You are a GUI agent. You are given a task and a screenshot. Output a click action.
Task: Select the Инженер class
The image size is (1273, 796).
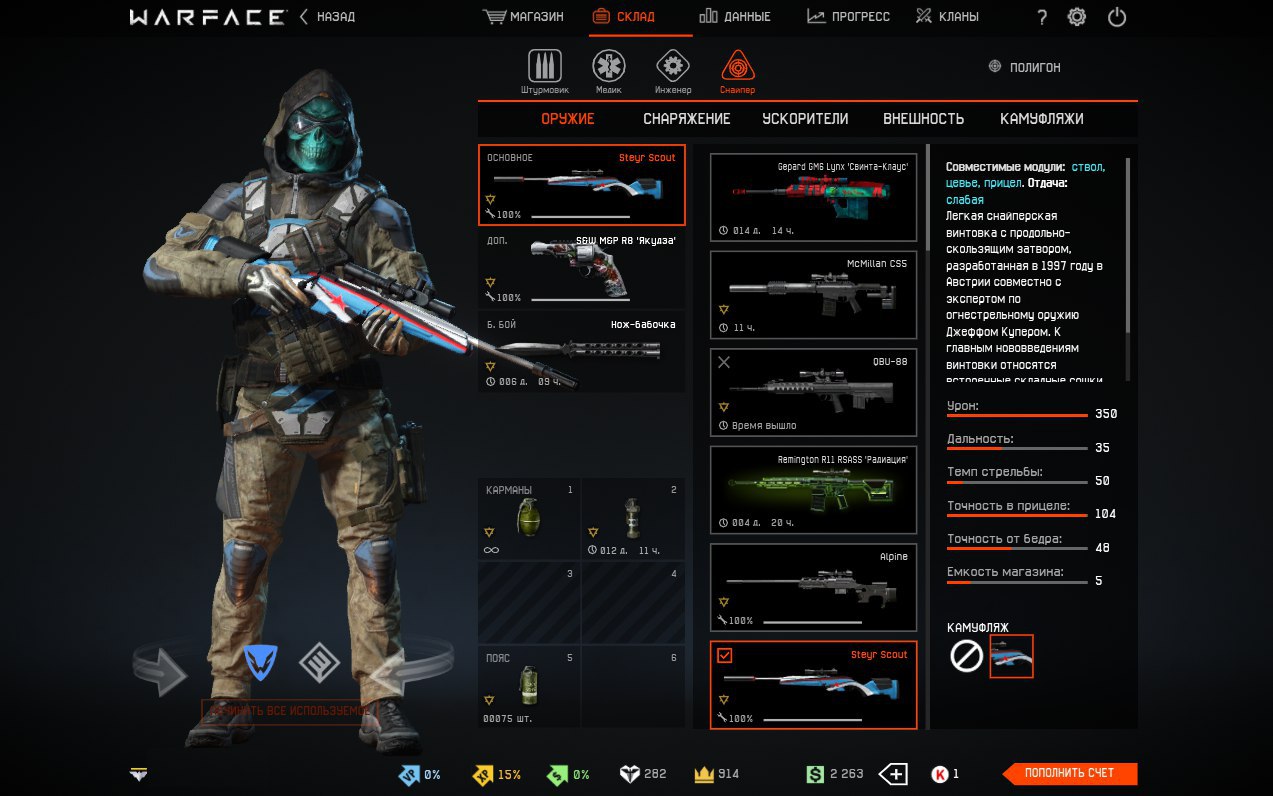[x=673, y=72]
